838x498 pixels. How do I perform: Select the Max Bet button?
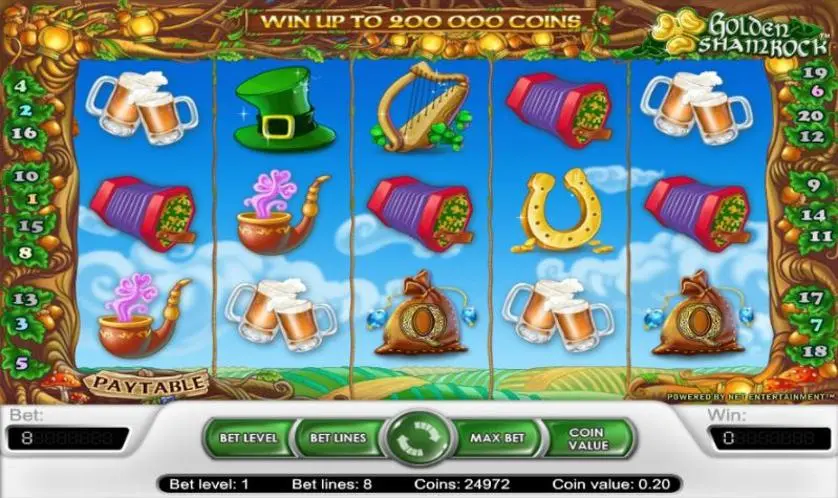(x=496, y=438)
